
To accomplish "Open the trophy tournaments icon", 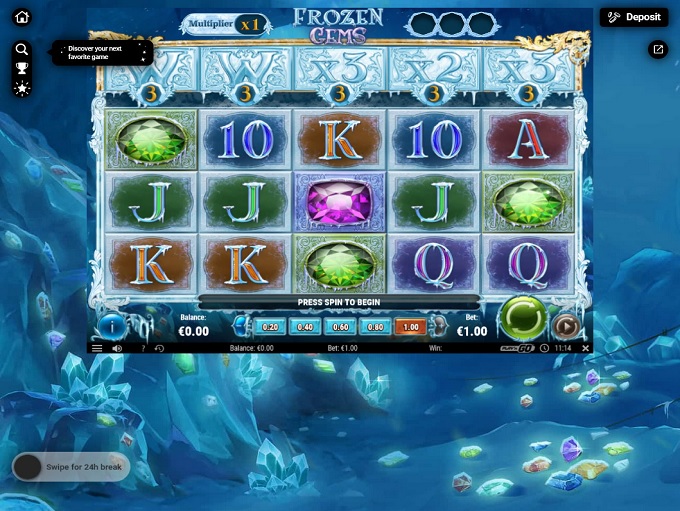I will (x=22, y=68).
